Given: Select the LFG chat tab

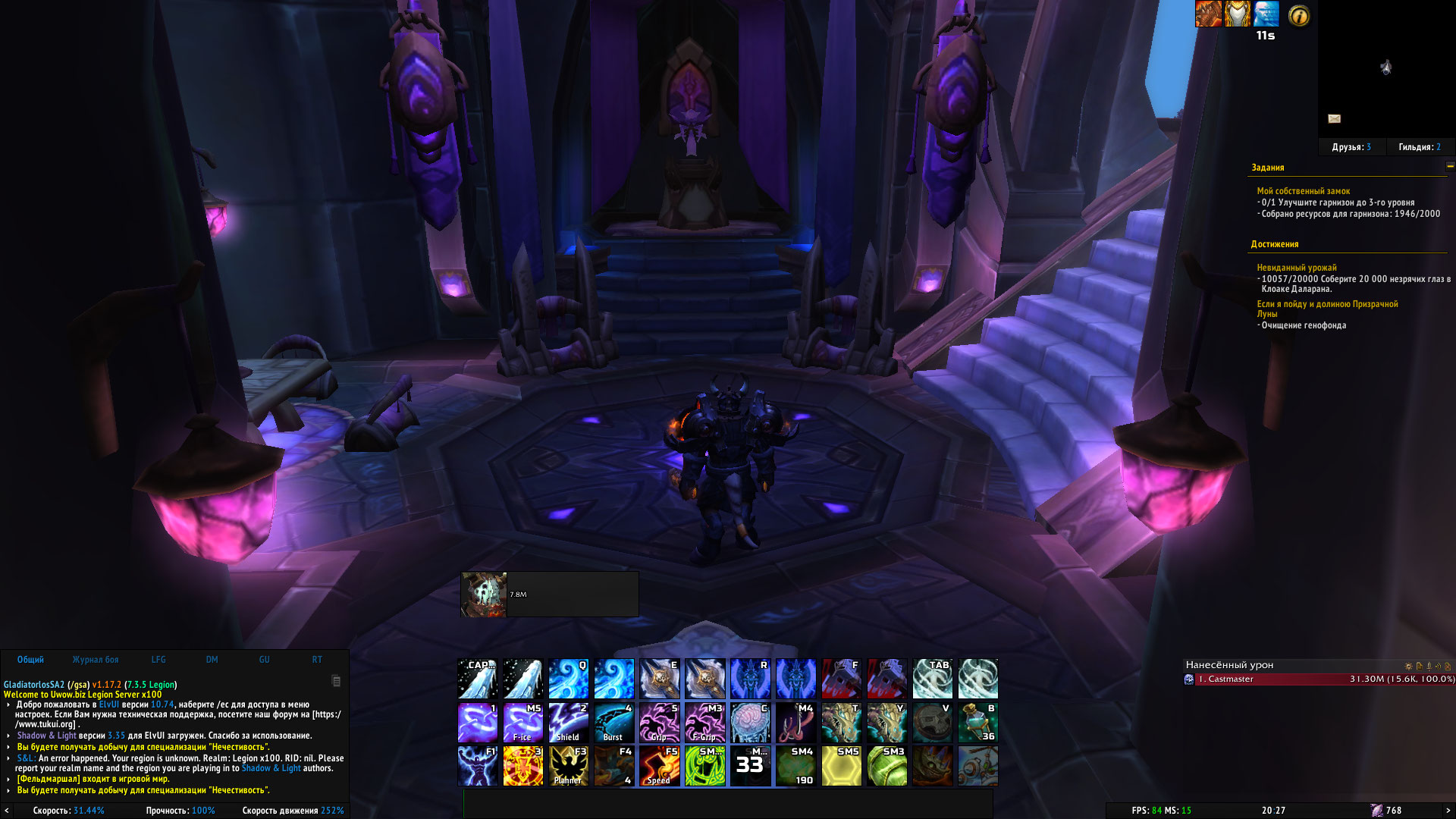Looking at the screenshot, I should click(x=158, y=660).
